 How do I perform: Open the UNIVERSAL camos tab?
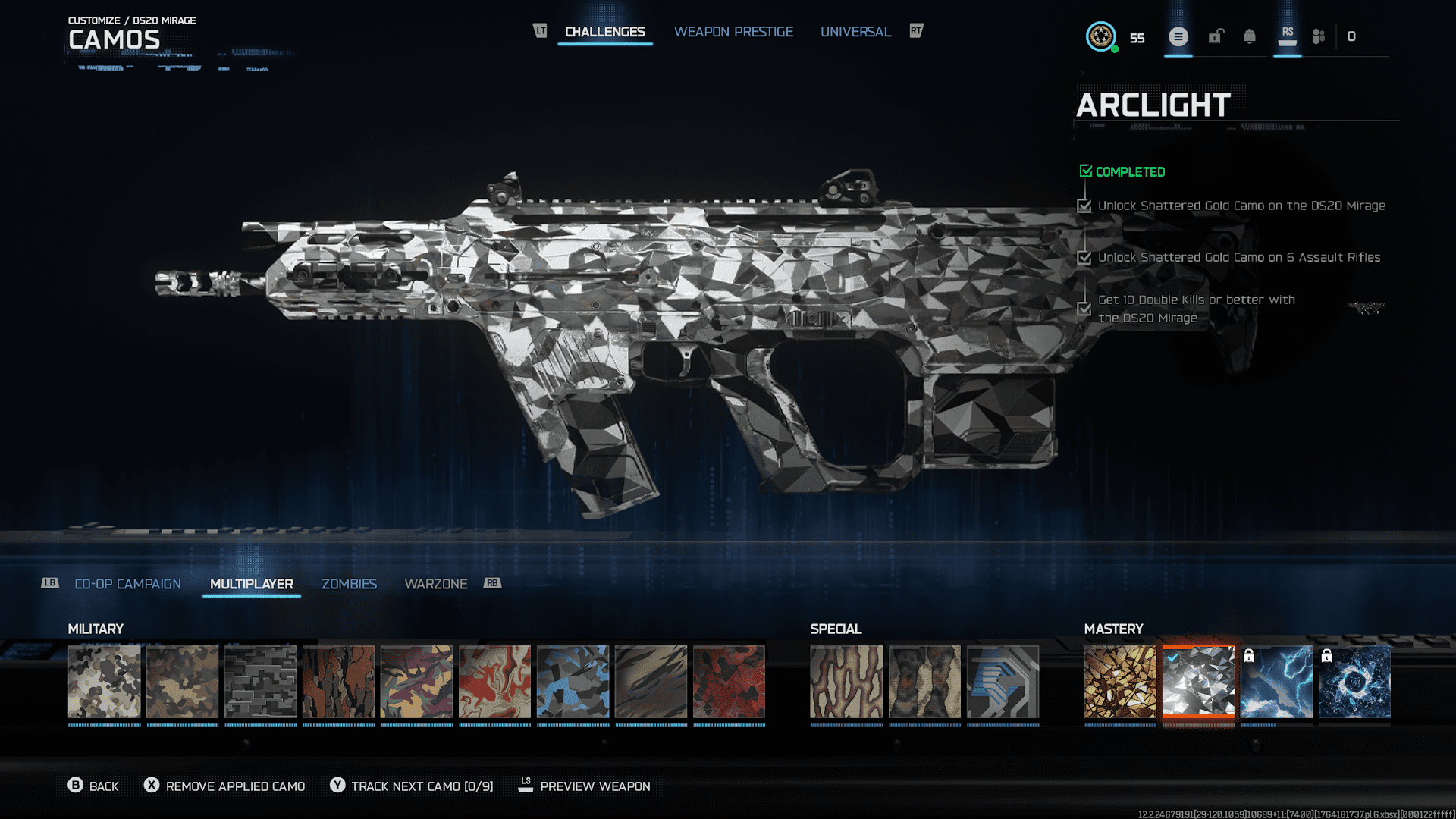[x=855, y=31]
